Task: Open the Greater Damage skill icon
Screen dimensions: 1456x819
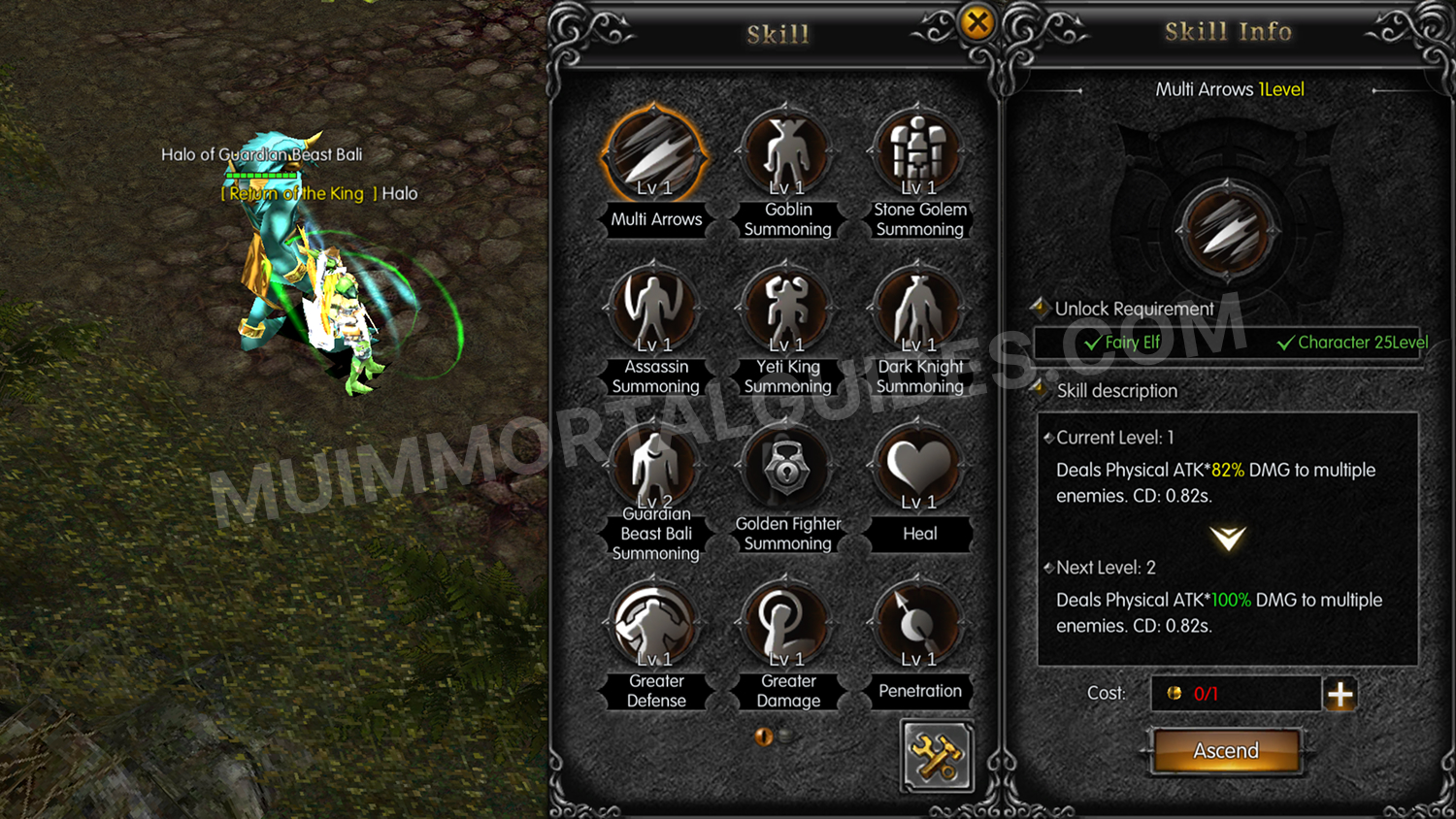Action: [787, 623]
